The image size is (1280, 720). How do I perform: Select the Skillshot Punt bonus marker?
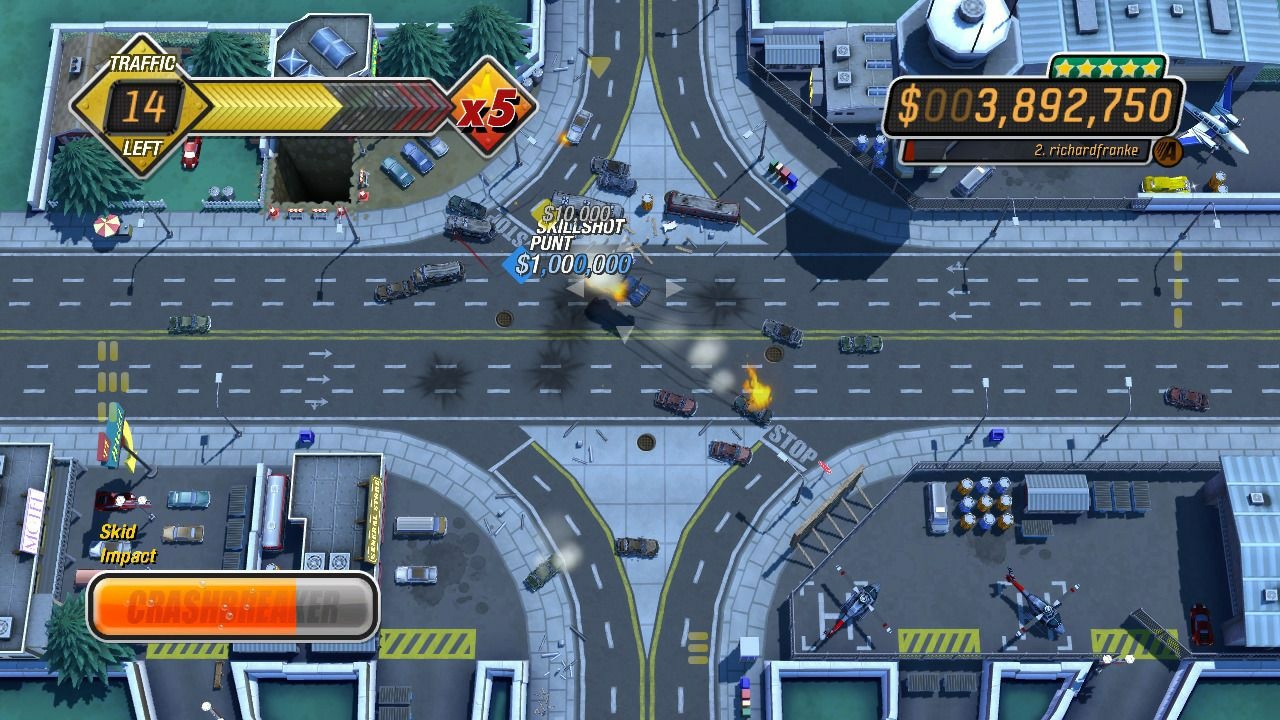[x=579, y=236]
